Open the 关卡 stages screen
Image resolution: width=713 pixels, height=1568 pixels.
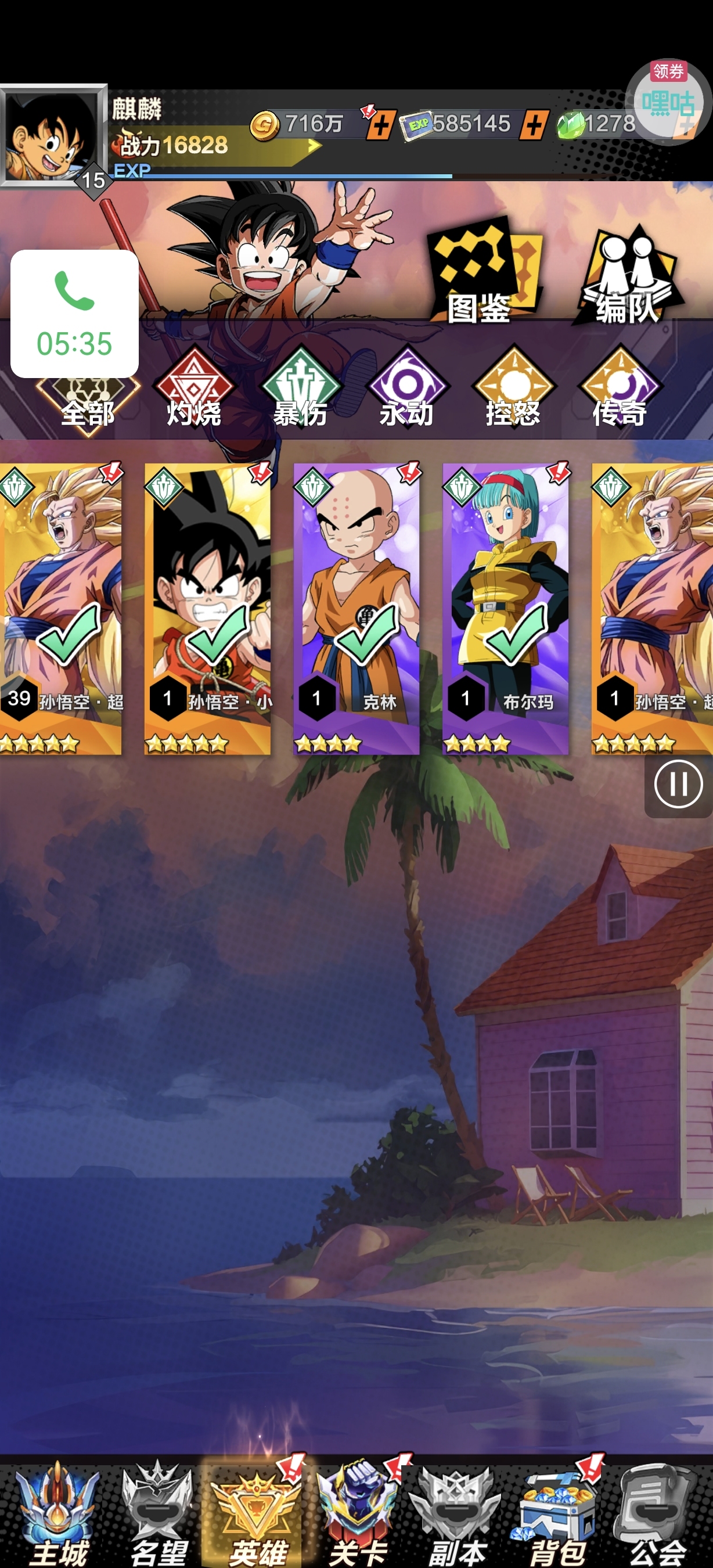(x=359, y=1516)
